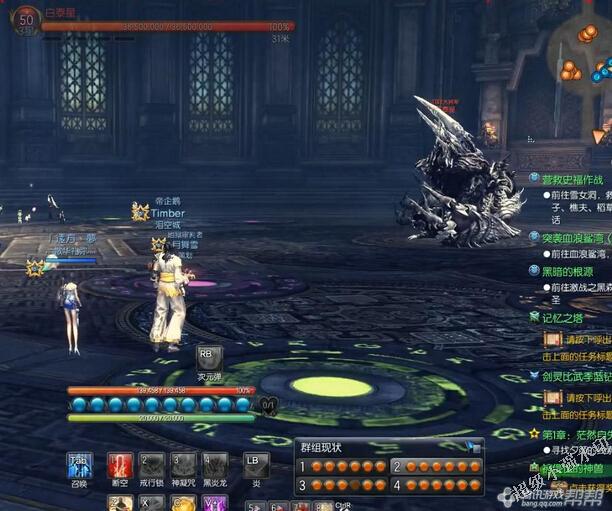This screenshot has width=612, height=511.
Task: Open the 营救史福作战 quest entry
Action: click(575, 179)
